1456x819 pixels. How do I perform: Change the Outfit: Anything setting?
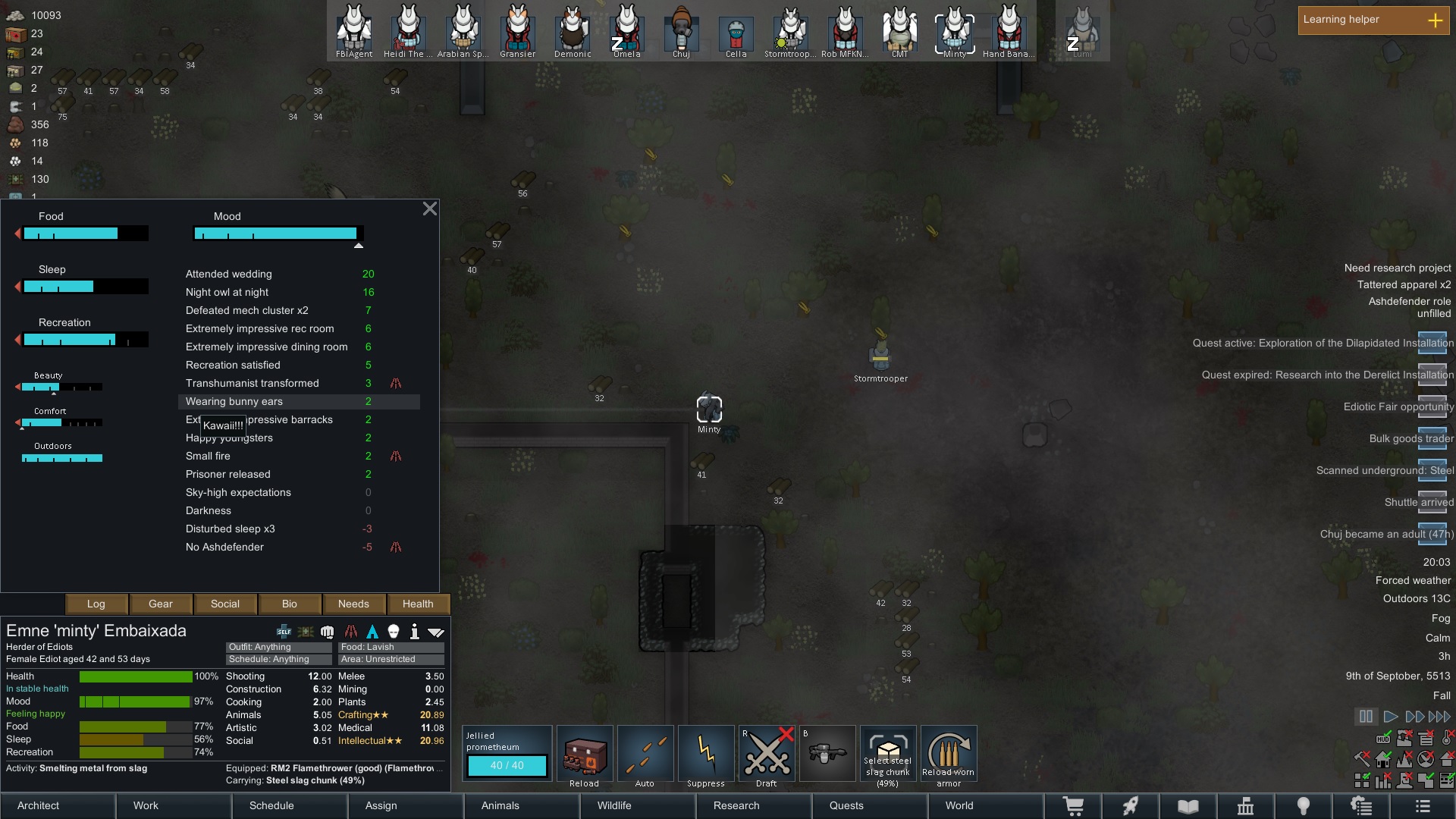point(278,647)
